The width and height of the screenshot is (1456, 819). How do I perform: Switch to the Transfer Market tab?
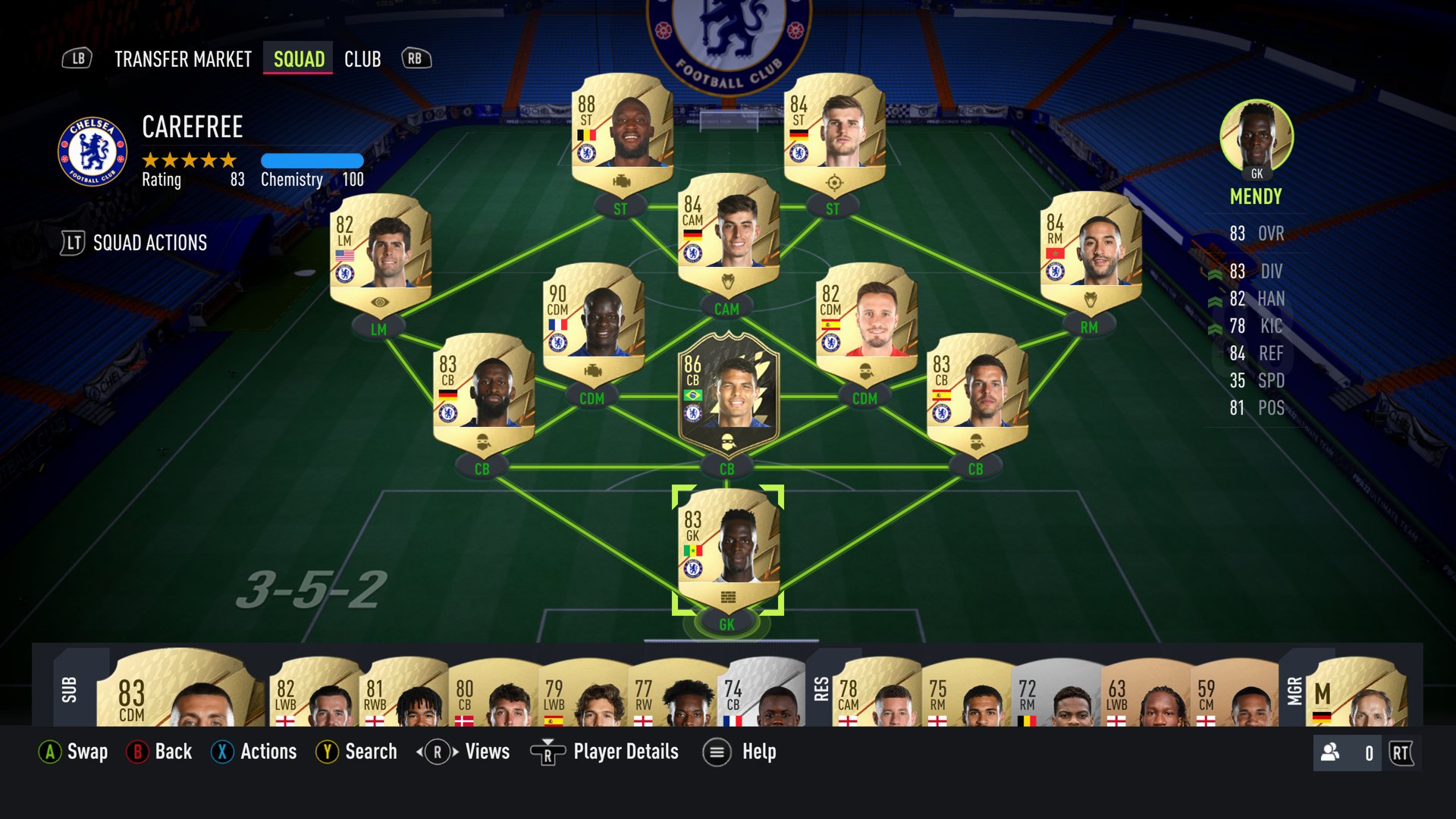click(182, 59)
